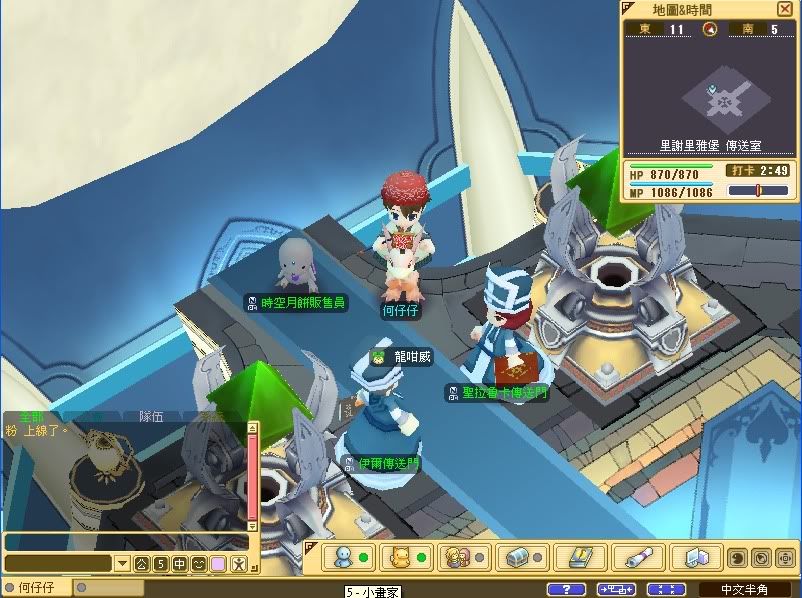This screenshot has width=802, height=598.
Task: Open the system settings toolbar button
Action: pyautogui.click(x=693, y=556)
